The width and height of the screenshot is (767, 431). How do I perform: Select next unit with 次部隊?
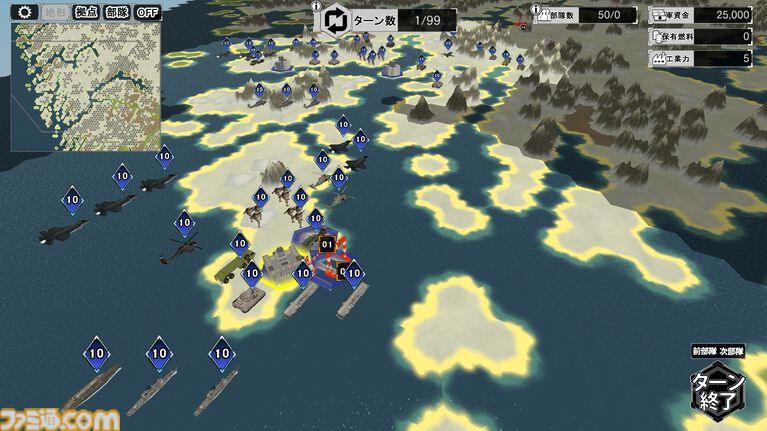pos(731,351)
